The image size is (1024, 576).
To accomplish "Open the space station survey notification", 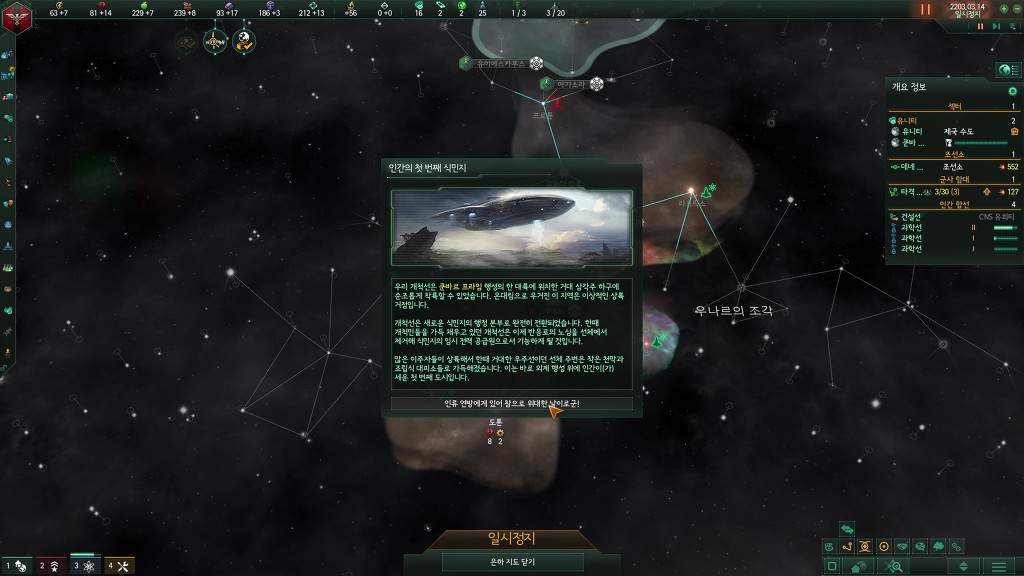I will pos(216,41).
